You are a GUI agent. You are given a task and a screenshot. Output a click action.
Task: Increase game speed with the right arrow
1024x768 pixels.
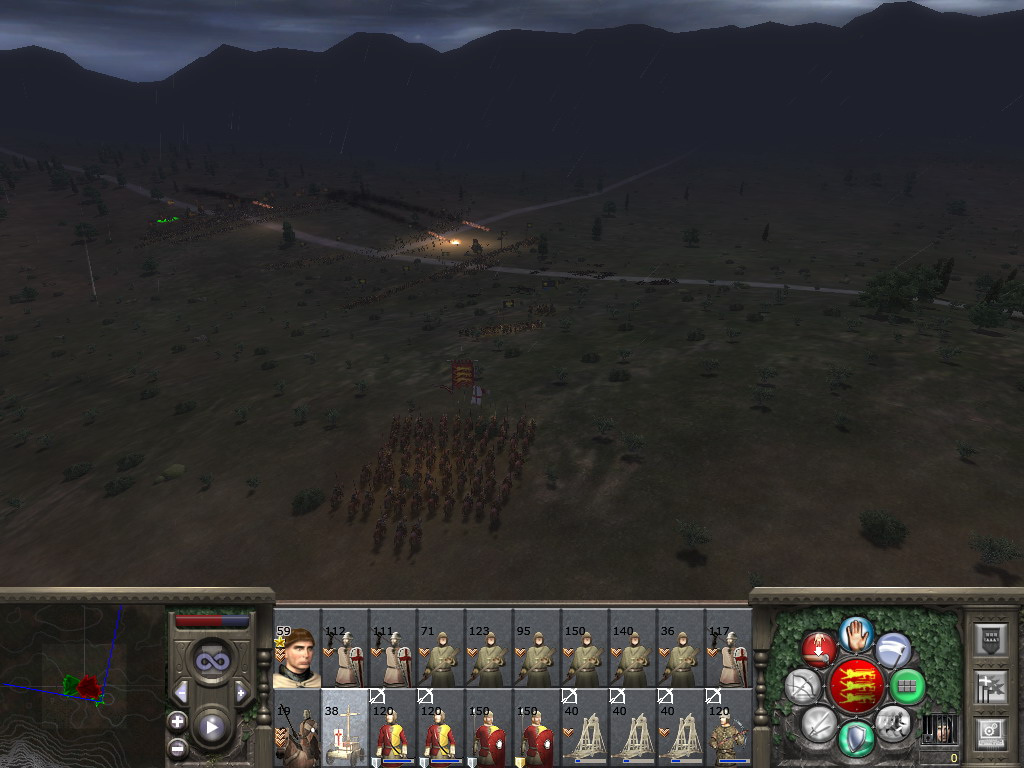[241, 692]
